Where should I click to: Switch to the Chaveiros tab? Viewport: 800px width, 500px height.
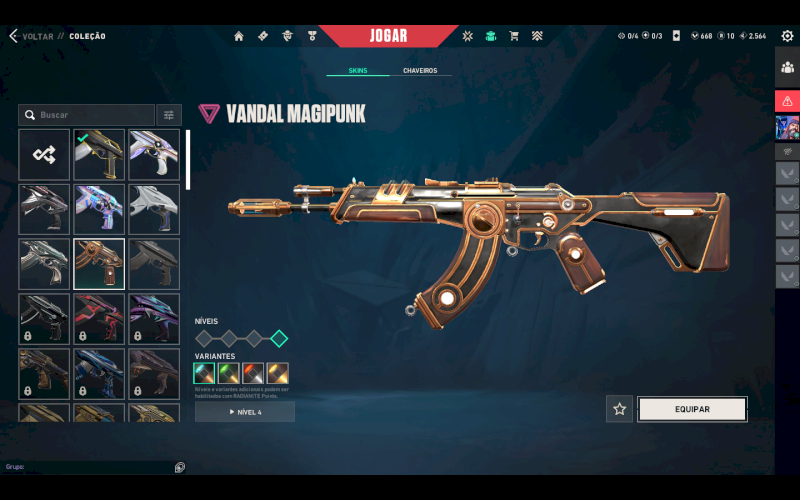420,71
